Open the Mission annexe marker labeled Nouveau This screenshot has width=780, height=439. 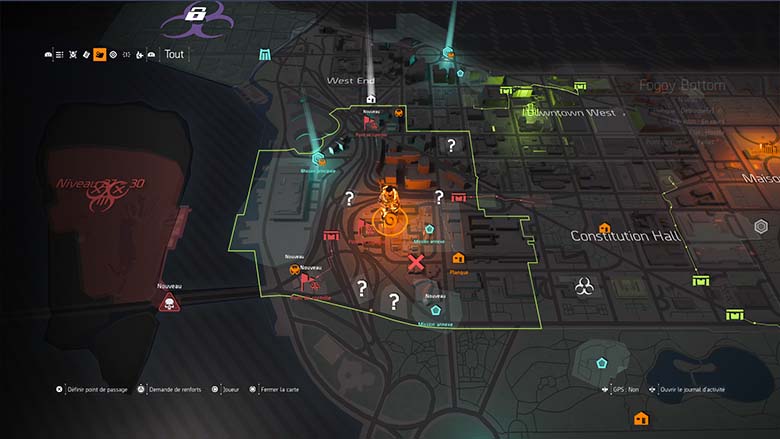click(x=436, y=311)
